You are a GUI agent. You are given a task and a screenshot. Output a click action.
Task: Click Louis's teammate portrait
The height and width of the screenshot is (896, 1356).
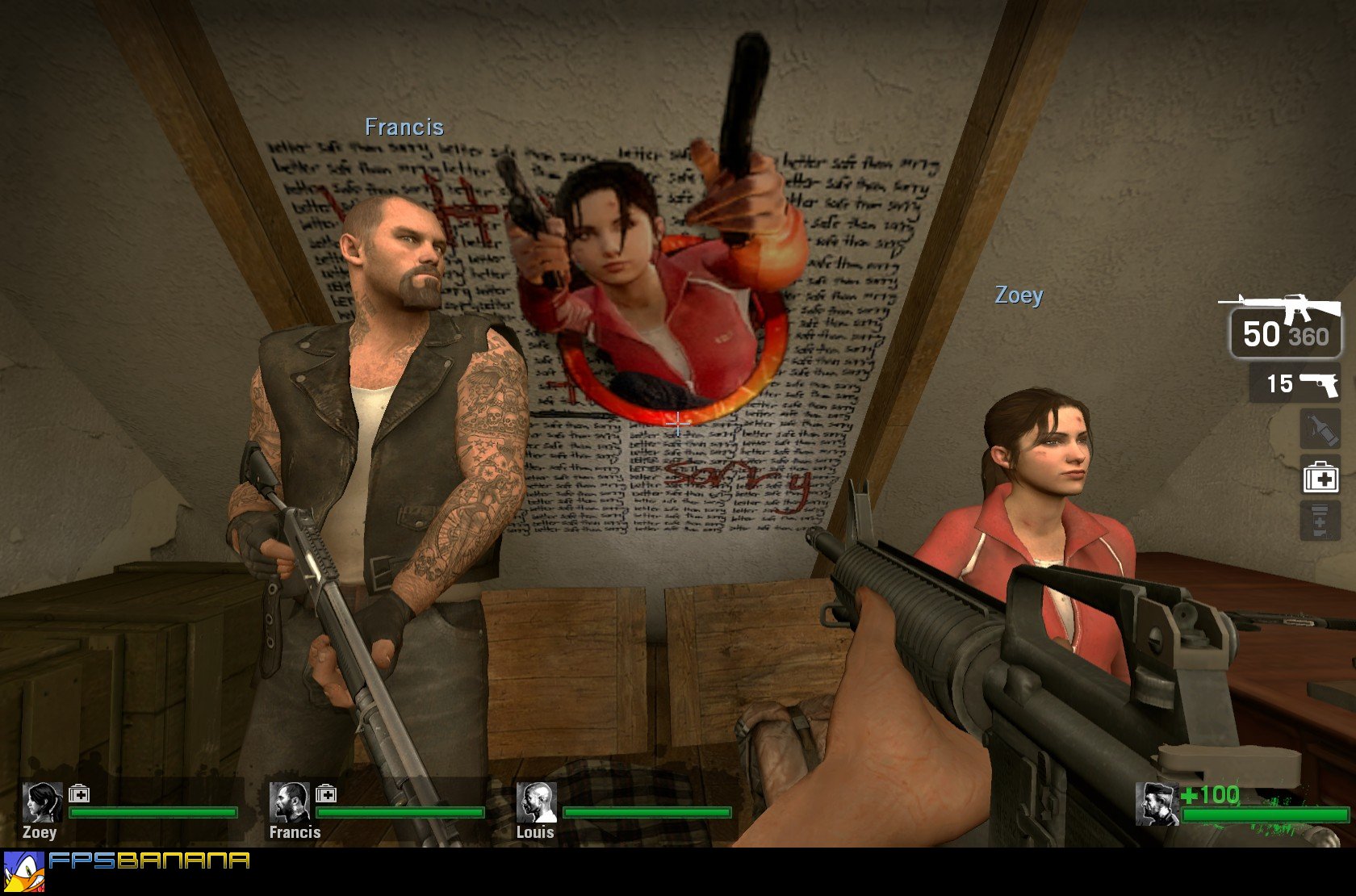click(x=536, y=802)
